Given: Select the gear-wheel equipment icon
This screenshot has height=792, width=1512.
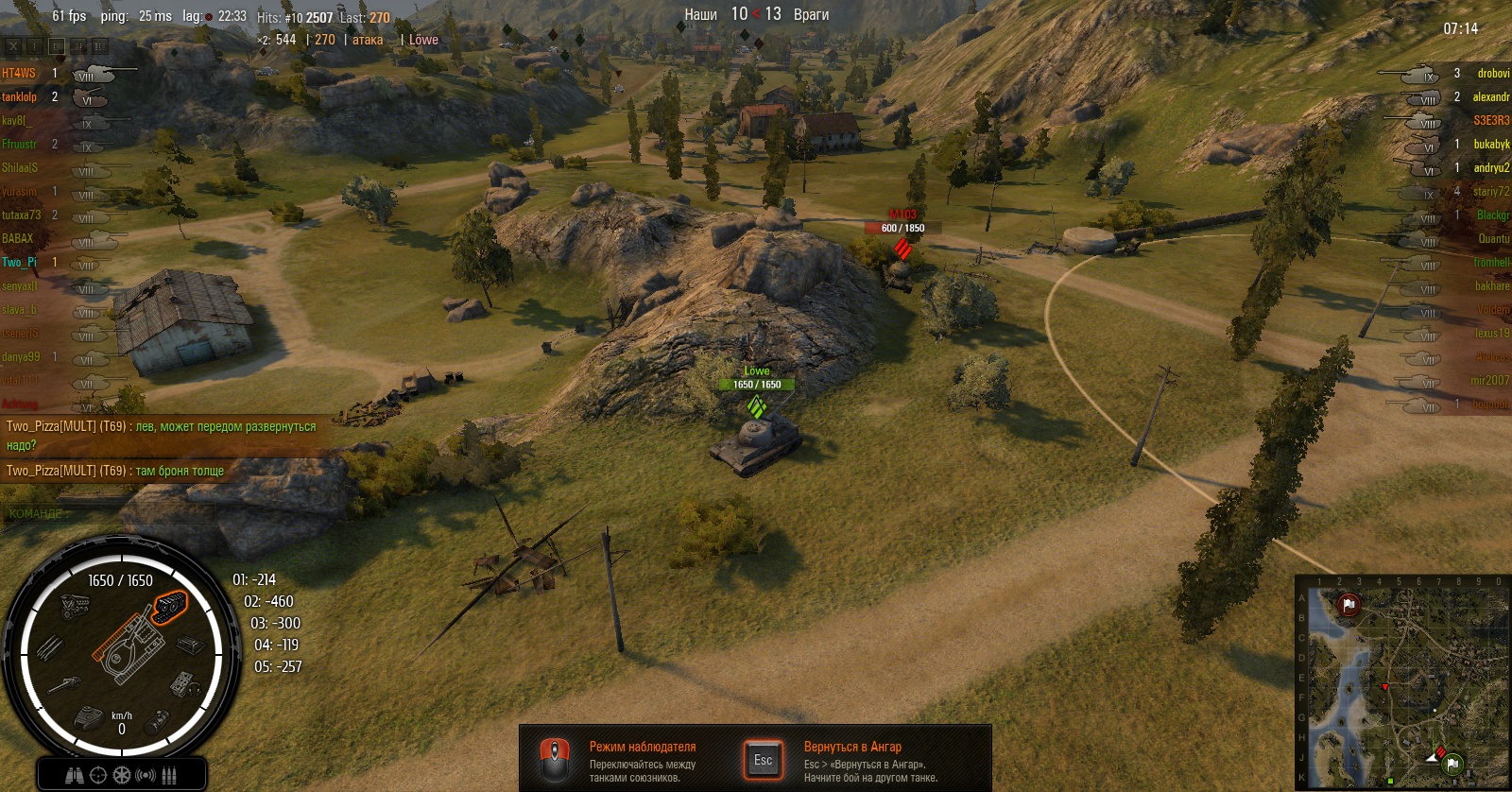Looking at the screenshot, I should coord(122,776).
